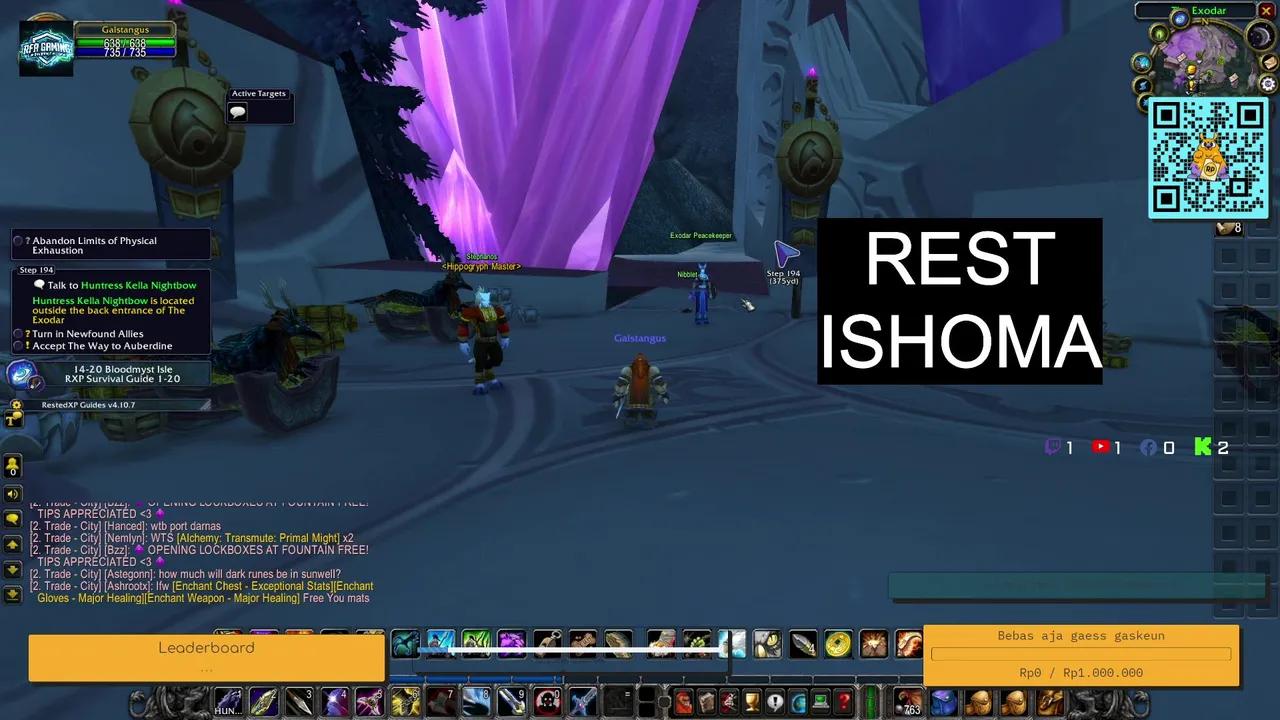Image resolution: width=1280 pixels, height=720 pixels.
Task: Collapse the Step 194 guide panel
Action: tap(36, 270)
